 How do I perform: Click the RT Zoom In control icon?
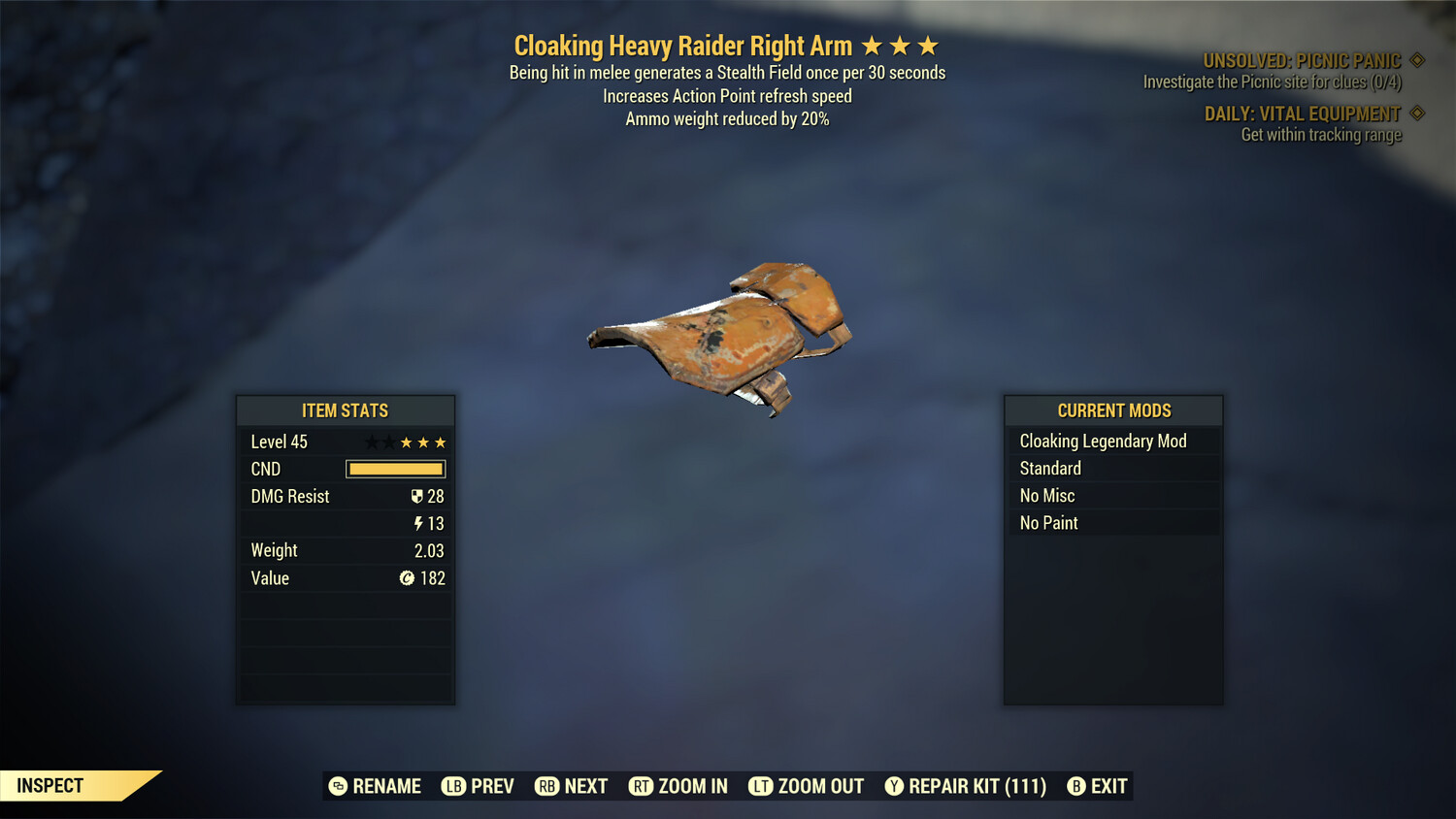coord(642,786)
